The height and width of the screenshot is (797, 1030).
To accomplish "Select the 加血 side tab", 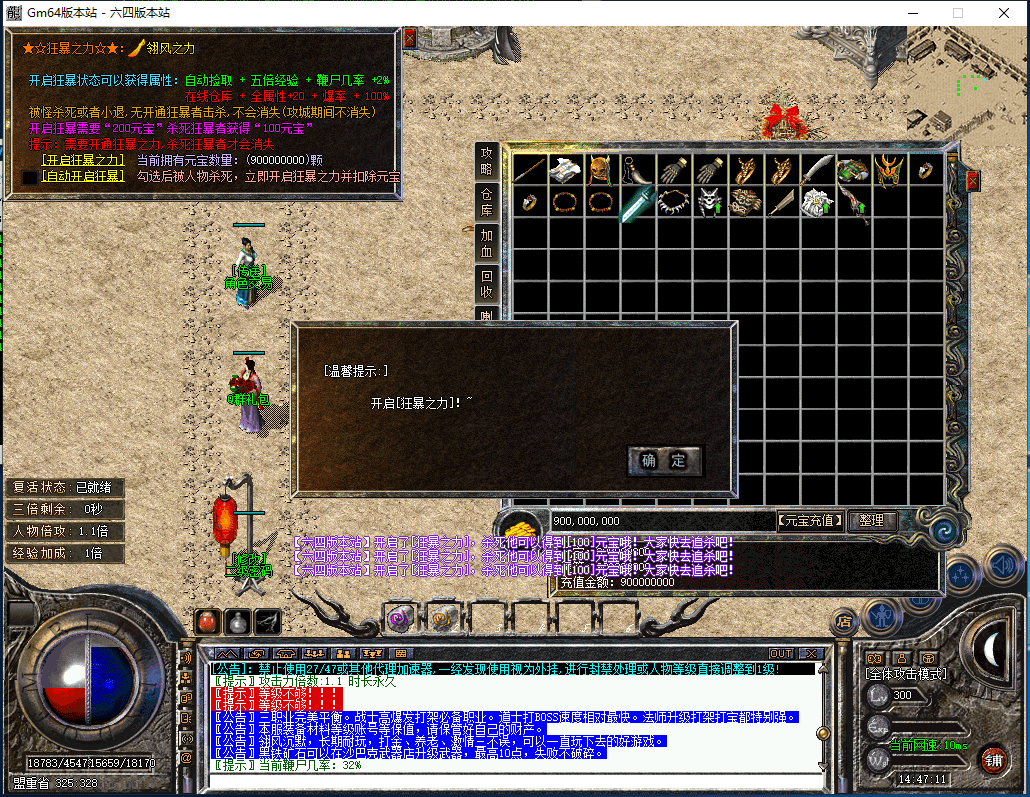I will coord(487,243).
